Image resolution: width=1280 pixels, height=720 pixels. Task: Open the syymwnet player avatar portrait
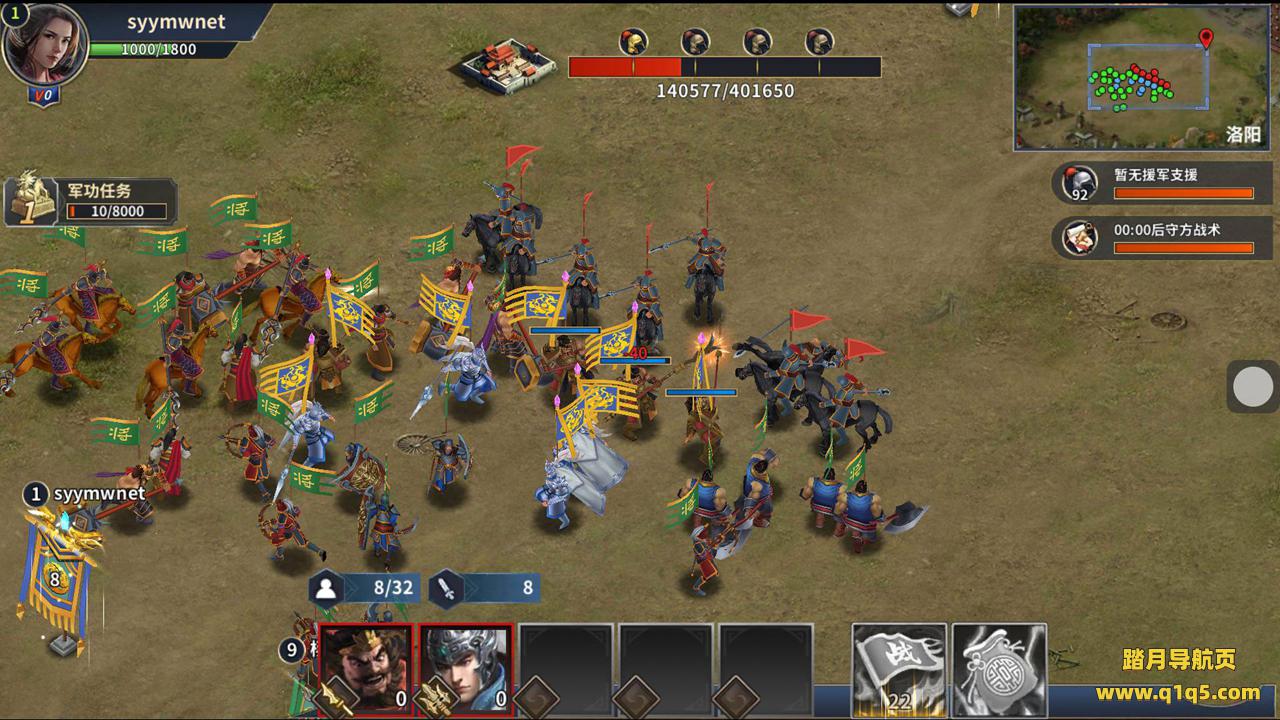click(x=45, y=45)
